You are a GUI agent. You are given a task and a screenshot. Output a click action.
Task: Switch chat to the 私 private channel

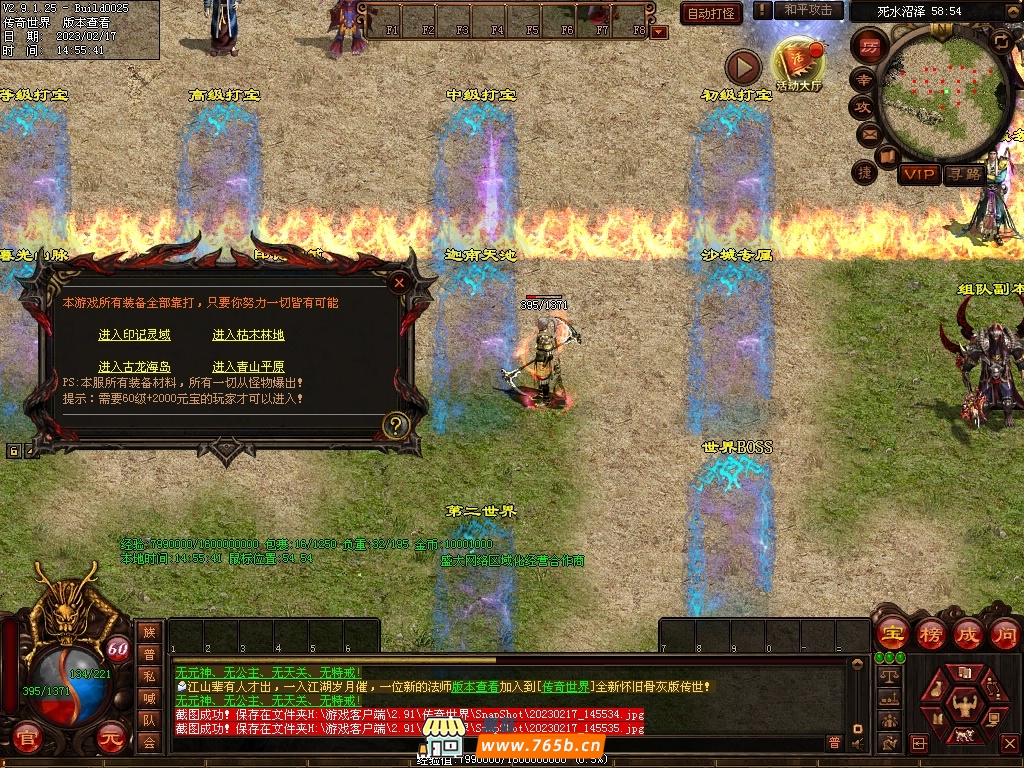pos(149,676)
